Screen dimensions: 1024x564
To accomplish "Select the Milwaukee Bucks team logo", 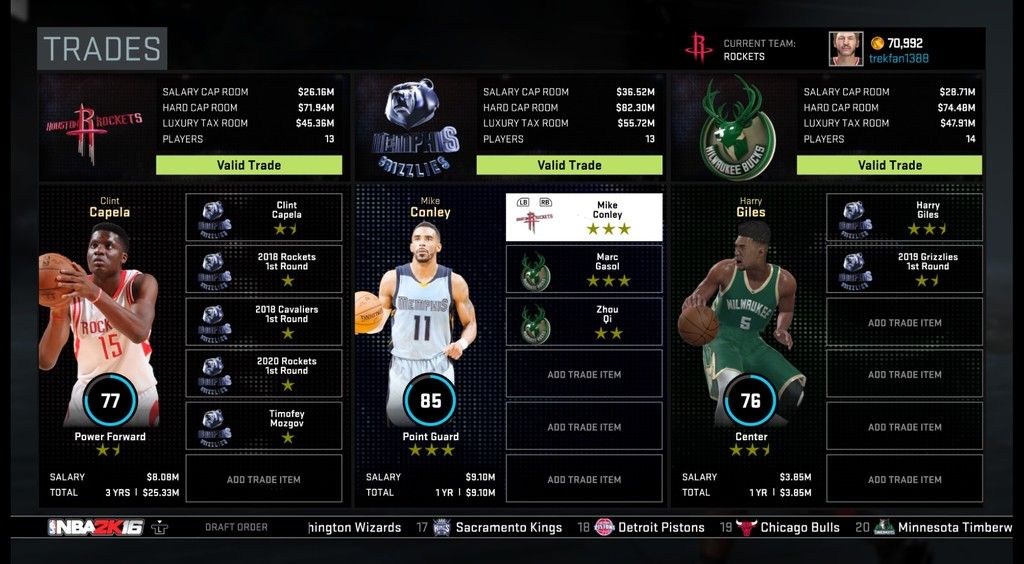I will point(737,128).
